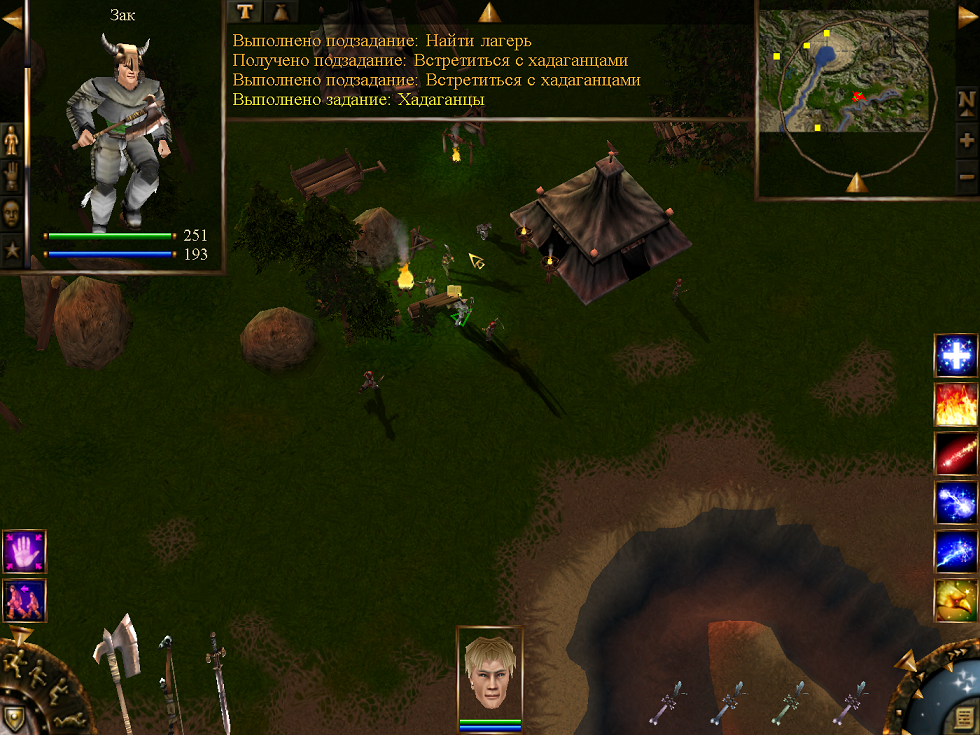Viewport: 980px width, 735px height.
Task: Open the star skills panel
Action: [x=12, y=249]
